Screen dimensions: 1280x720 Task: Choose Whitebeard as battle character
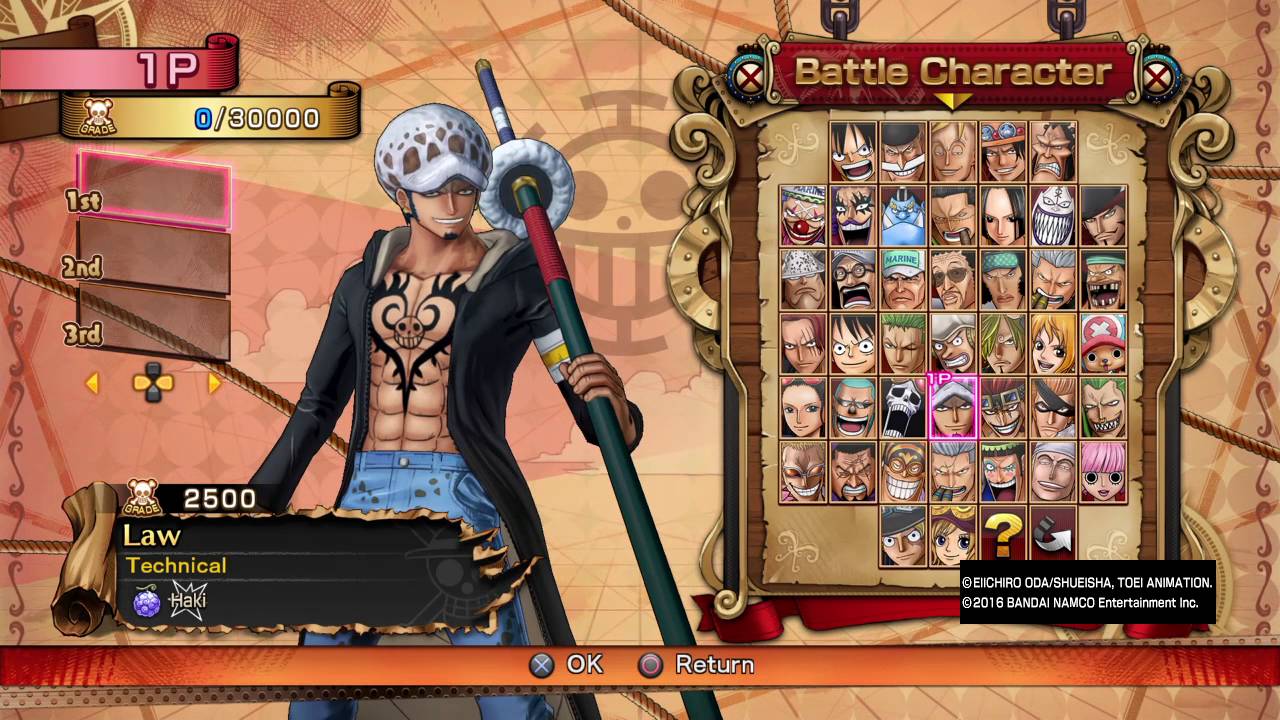tap(903, 152)
